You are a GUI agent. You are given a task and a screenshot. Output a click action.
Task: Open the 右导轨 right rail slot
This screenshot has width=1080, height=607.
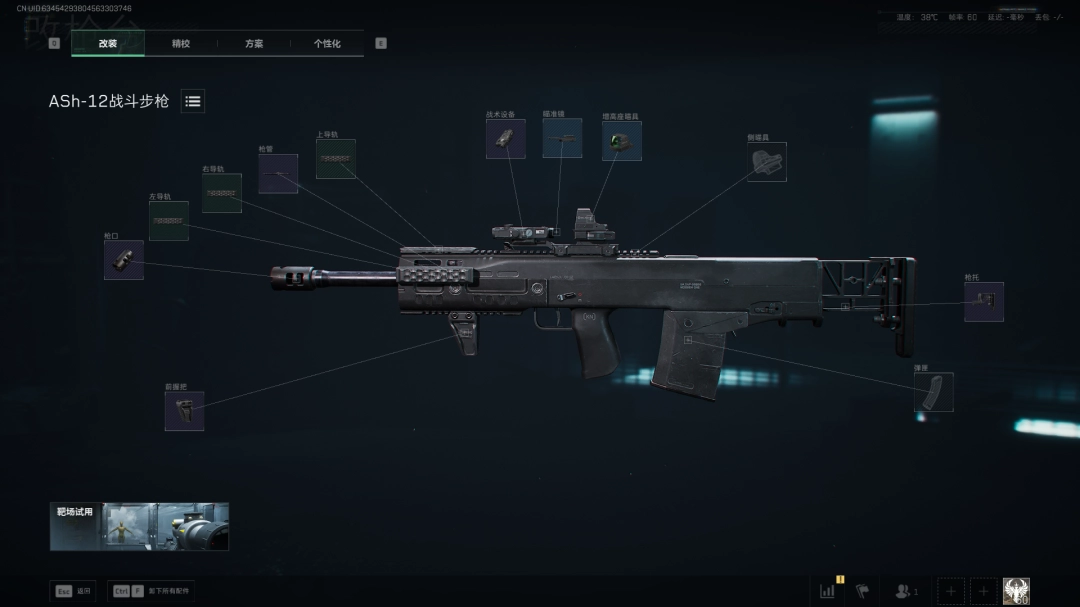point(221,193)
